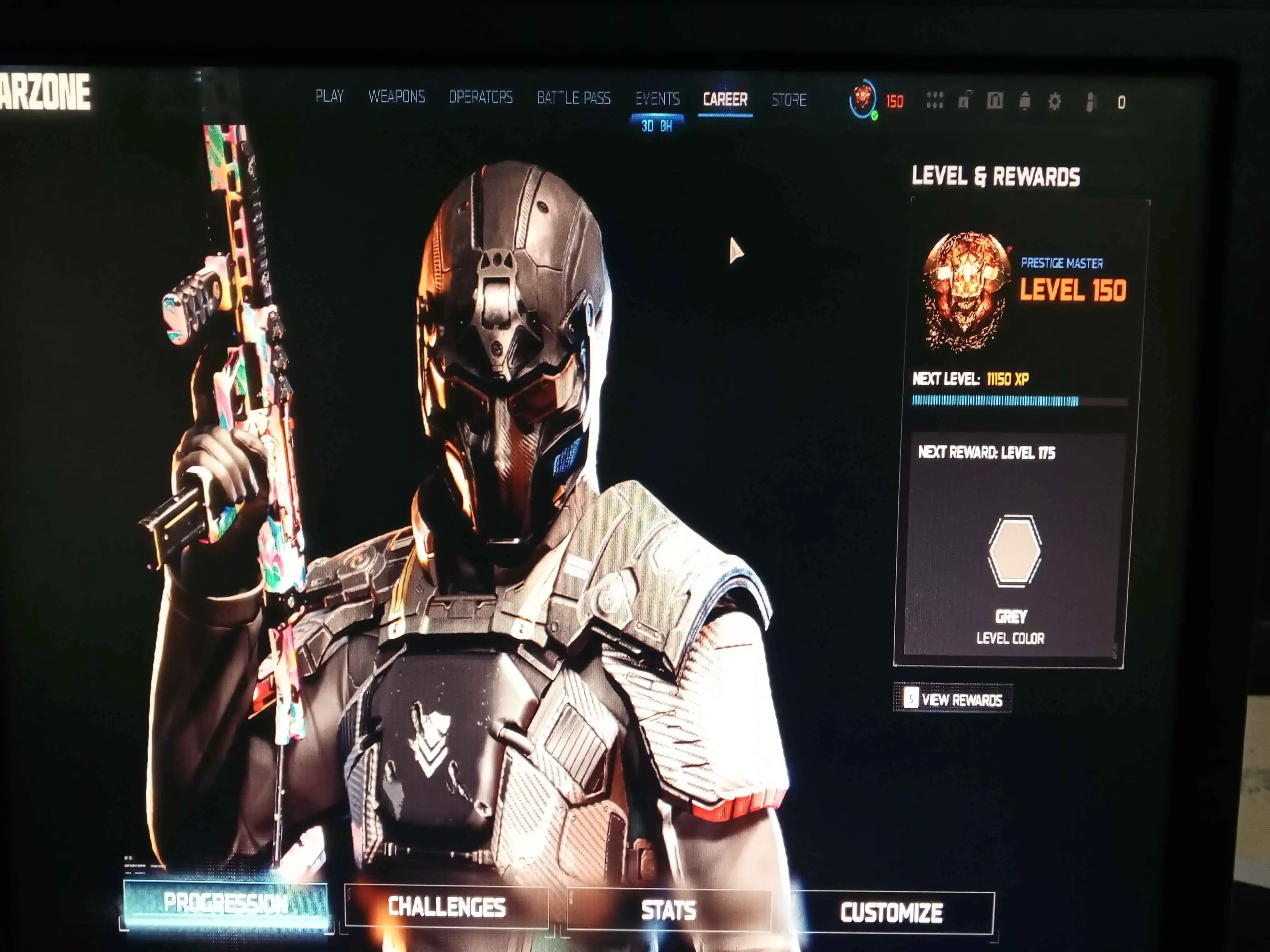This screenshot has height=952, width=1270.
Task: Open the social grid menu icon
Action: pyautogui.click(x=936, y=101)
